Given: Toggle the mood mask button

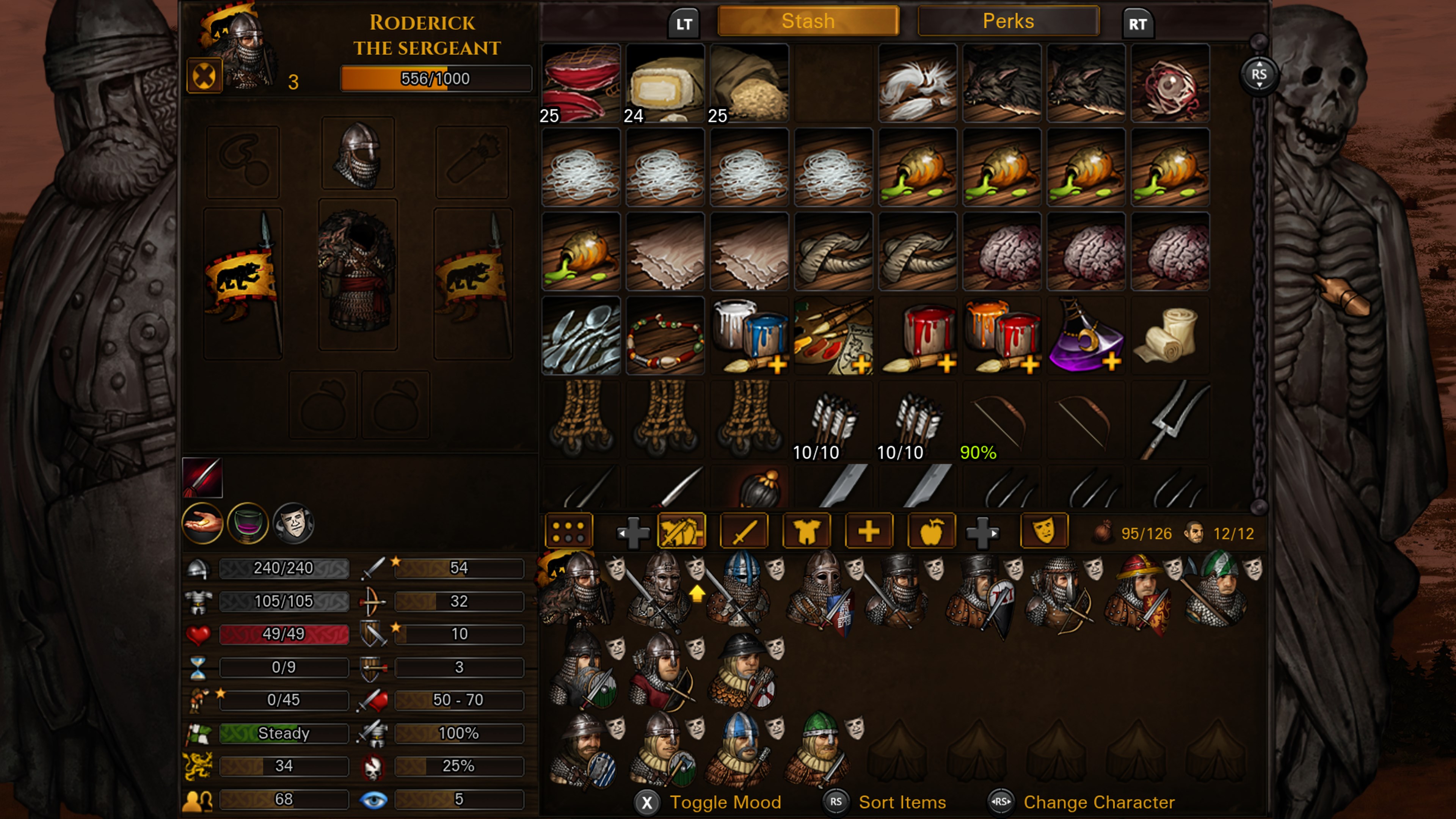Looking at the screenshot, I should pyautogui.click(x=1044, y=531).
